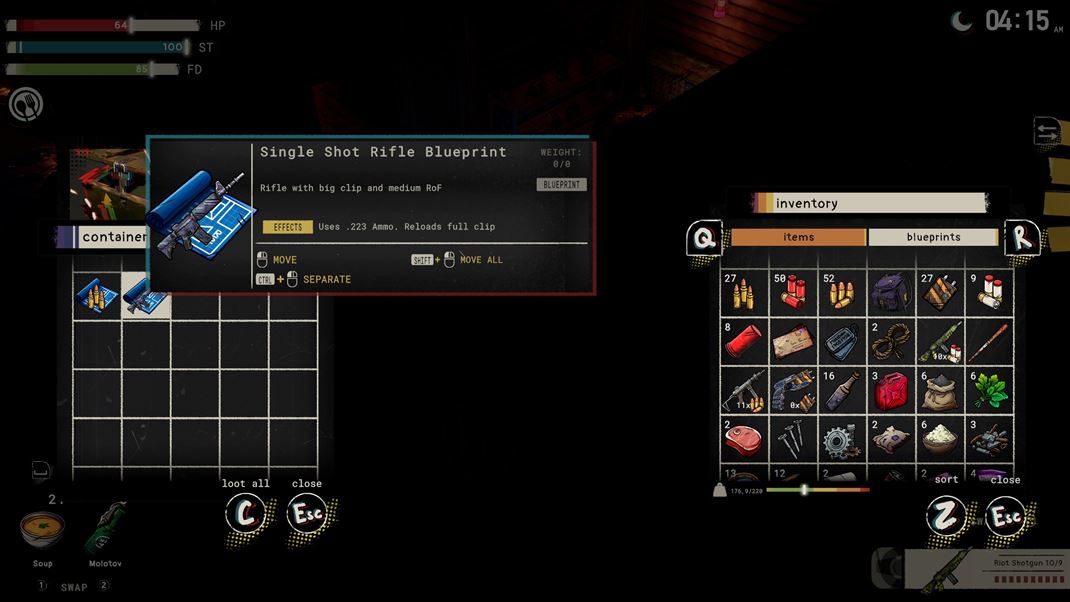Choose the backpack item in inventory
The width and height of the screenshot is (1070, 602).
point(889,293)
